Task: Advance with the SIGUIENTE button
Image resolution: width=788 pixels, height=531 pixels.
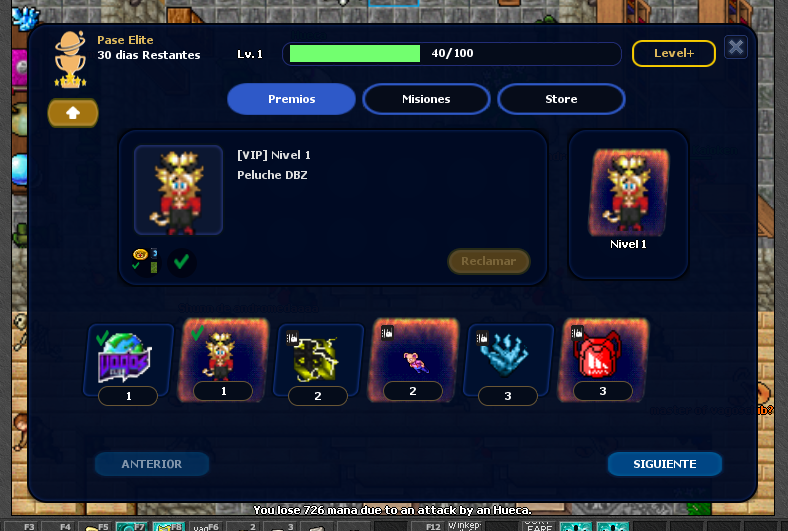Action: 664,464
